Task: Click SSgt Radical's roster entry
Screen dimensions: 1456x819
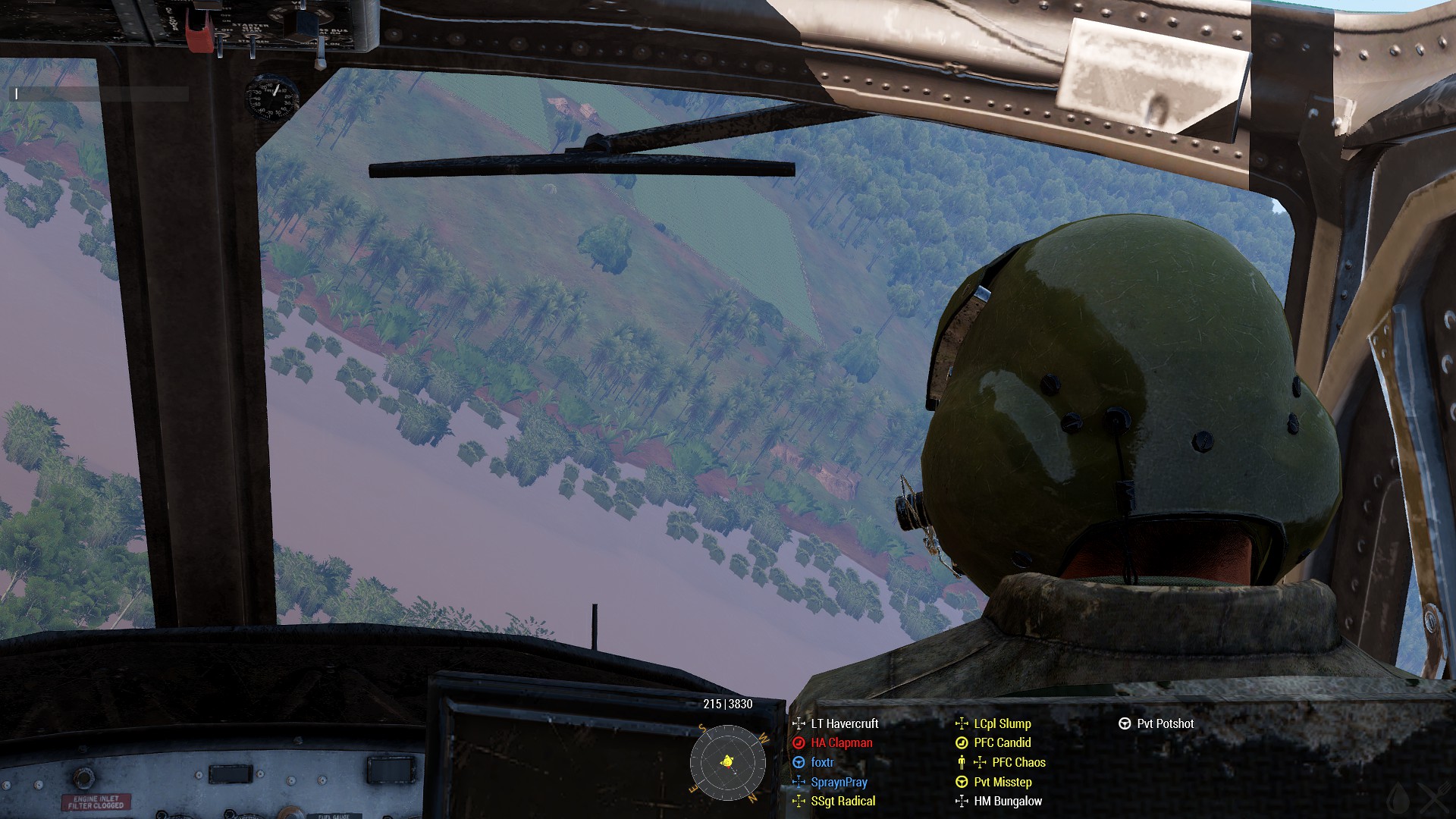Action: coord(843,801)
